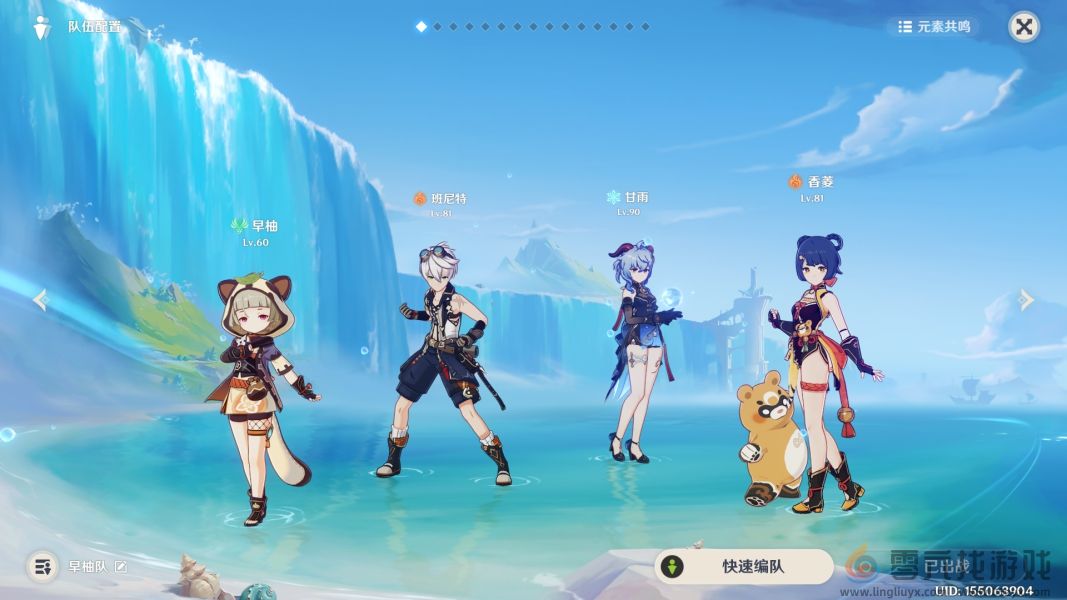Open the team list icon beside 早柚队
Viewport: 1067px width, 600px height.
click(42, 567)
